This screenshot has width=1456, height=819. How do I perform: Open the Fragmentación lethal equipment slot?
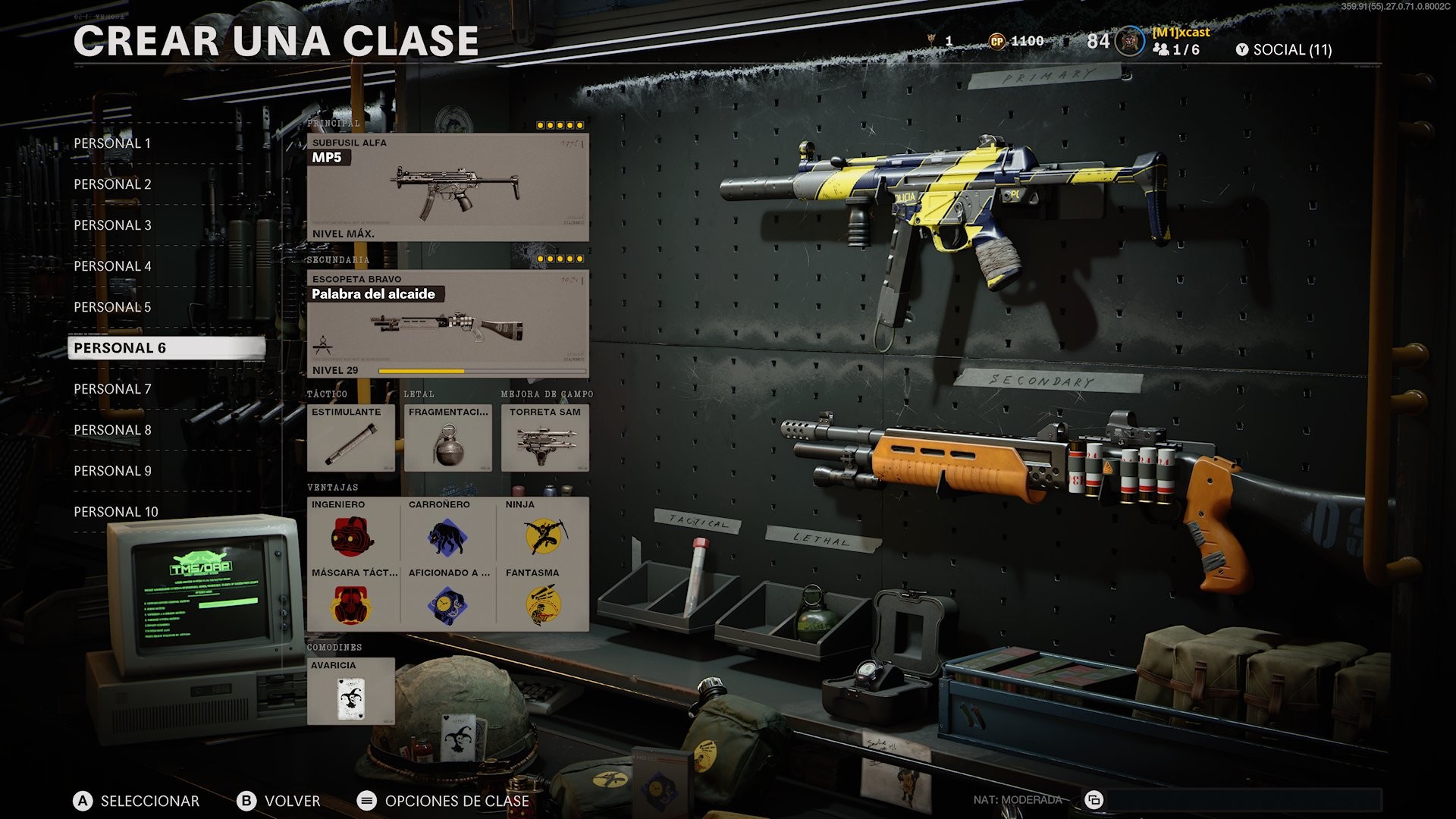click(x=447, y=438)
